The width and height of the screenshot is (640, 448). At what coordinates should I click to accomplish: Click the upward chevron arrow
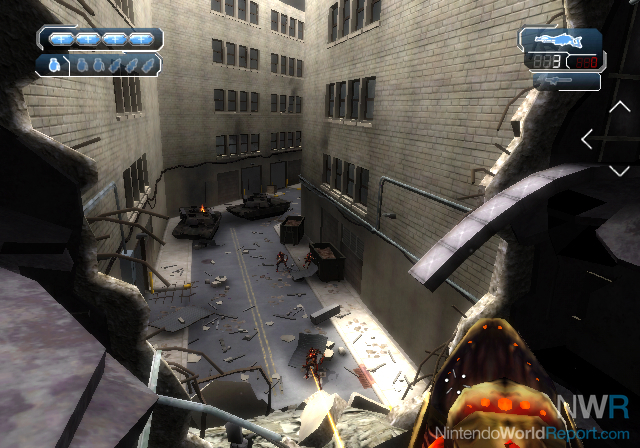pyautogui.click(x=618, y=107)
